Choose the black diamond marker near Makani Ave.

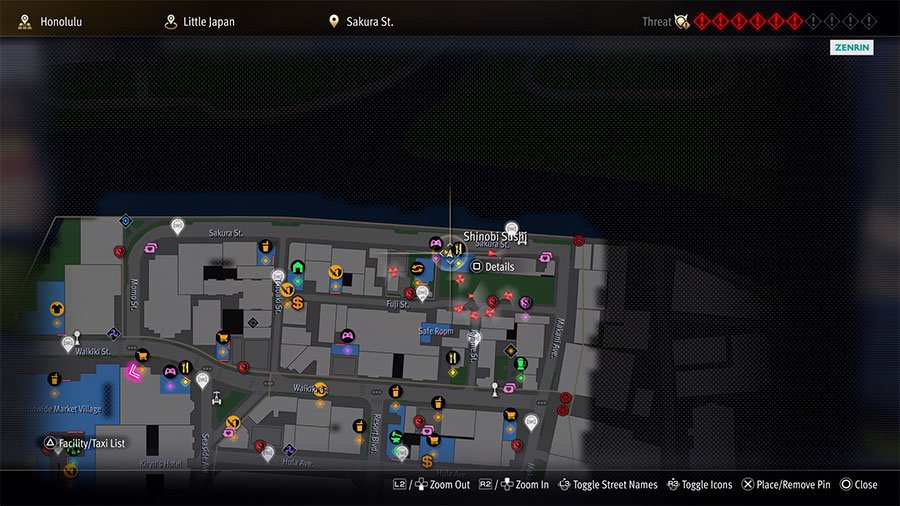point(511,351)
